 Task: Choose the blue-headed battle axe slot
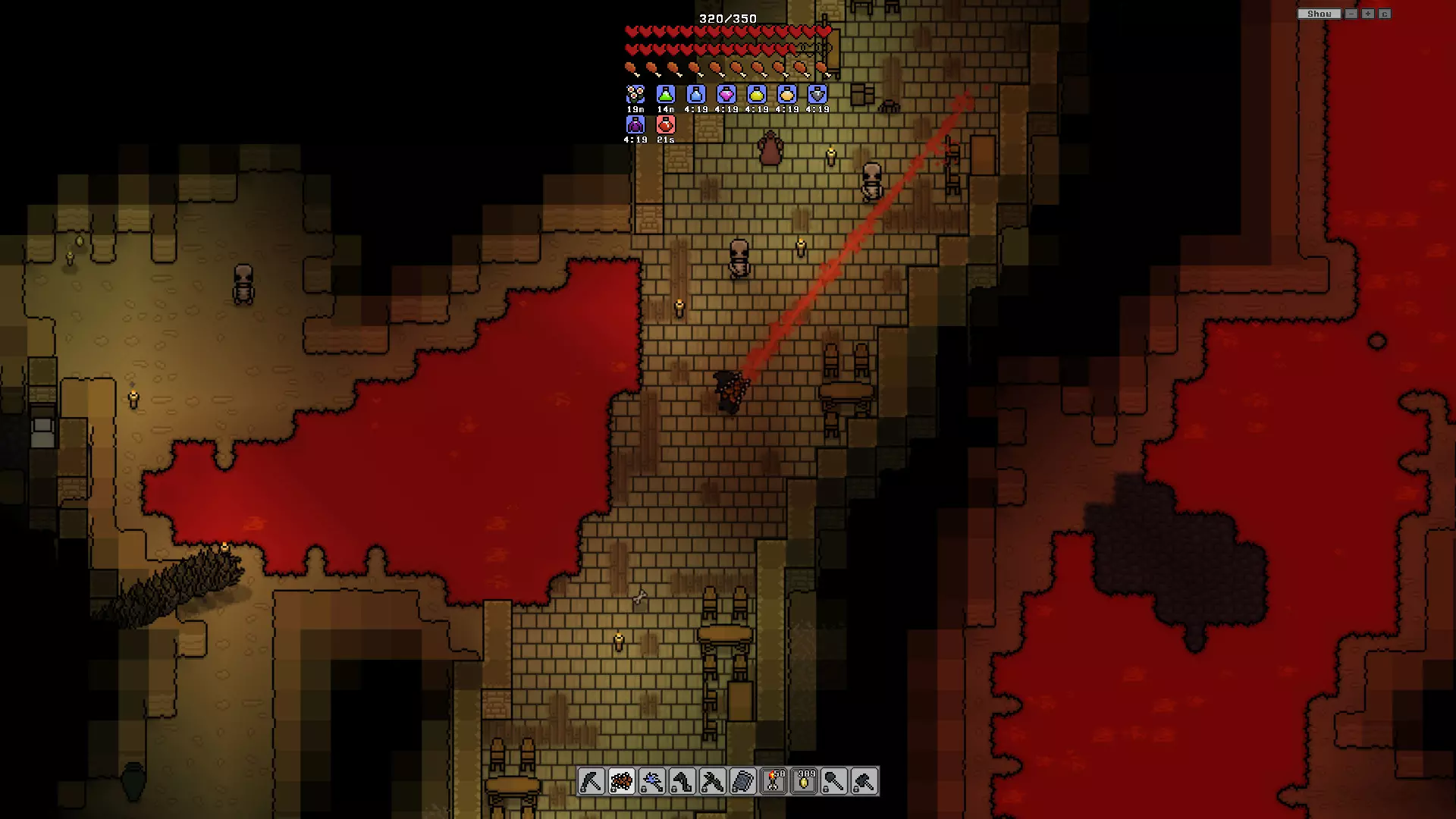coord(652,780)
